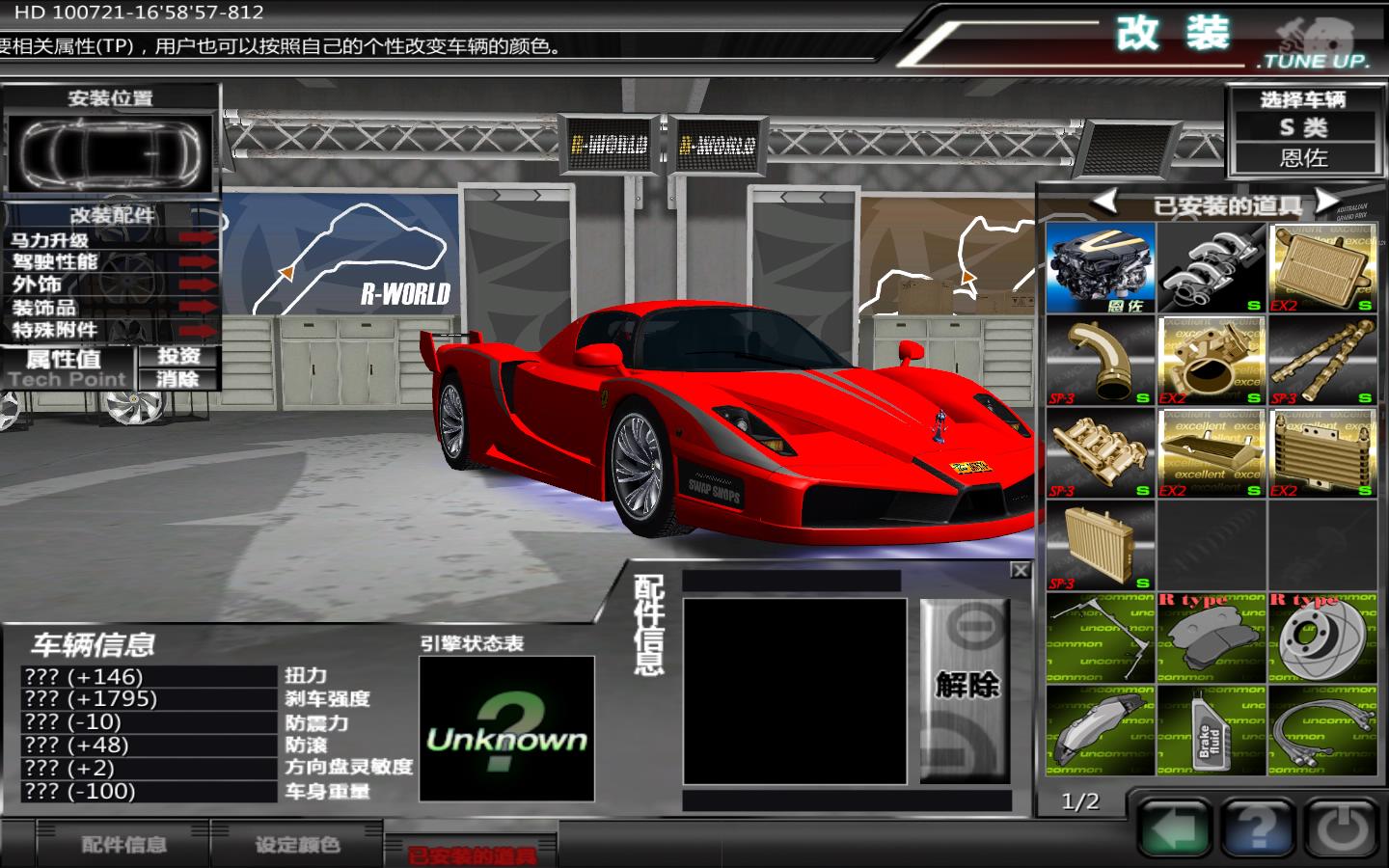This screenshot has width=1389, height=868.
Task: Close the 配件信息 part info panel
Action: pos(1020,571)
